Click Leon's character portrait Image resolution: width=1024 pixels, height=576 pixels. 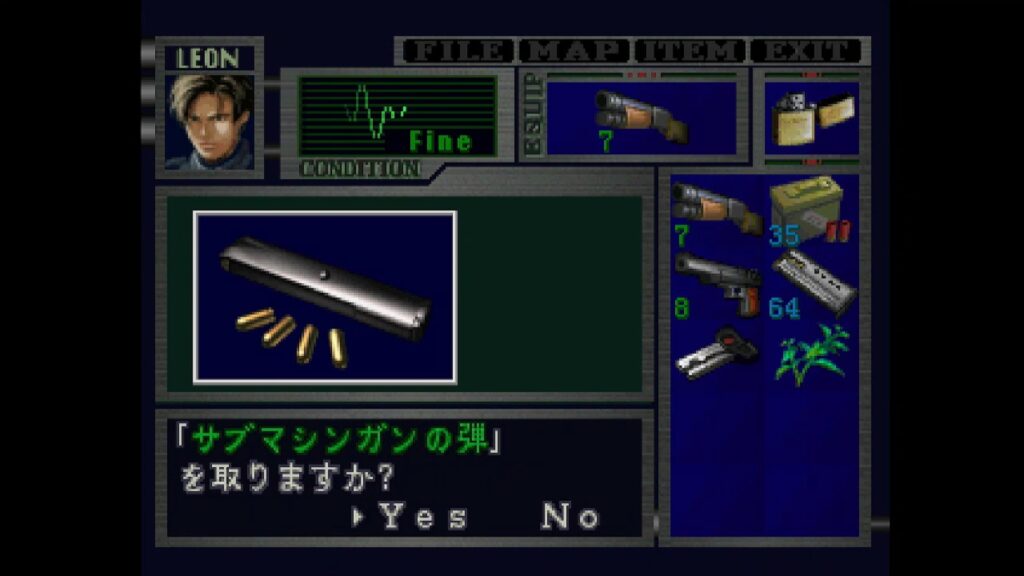tap(210, 121)
